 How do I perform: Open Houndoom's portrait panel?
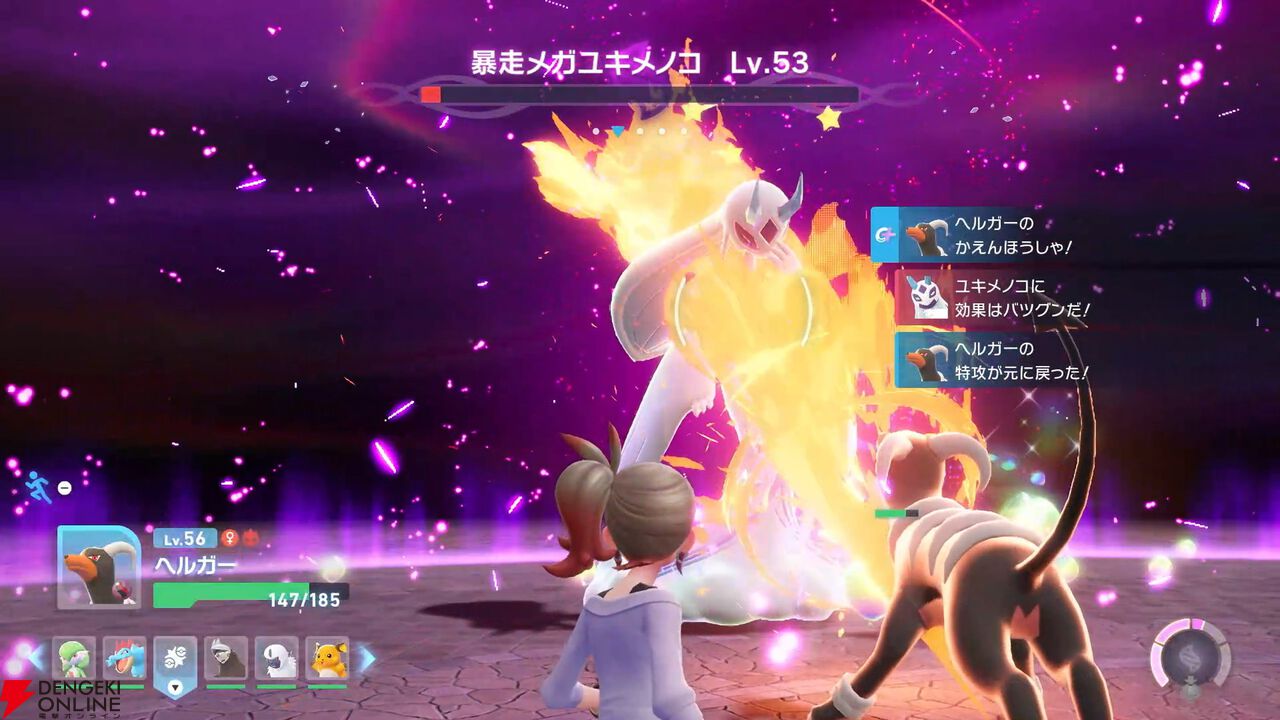pos(99,567)
